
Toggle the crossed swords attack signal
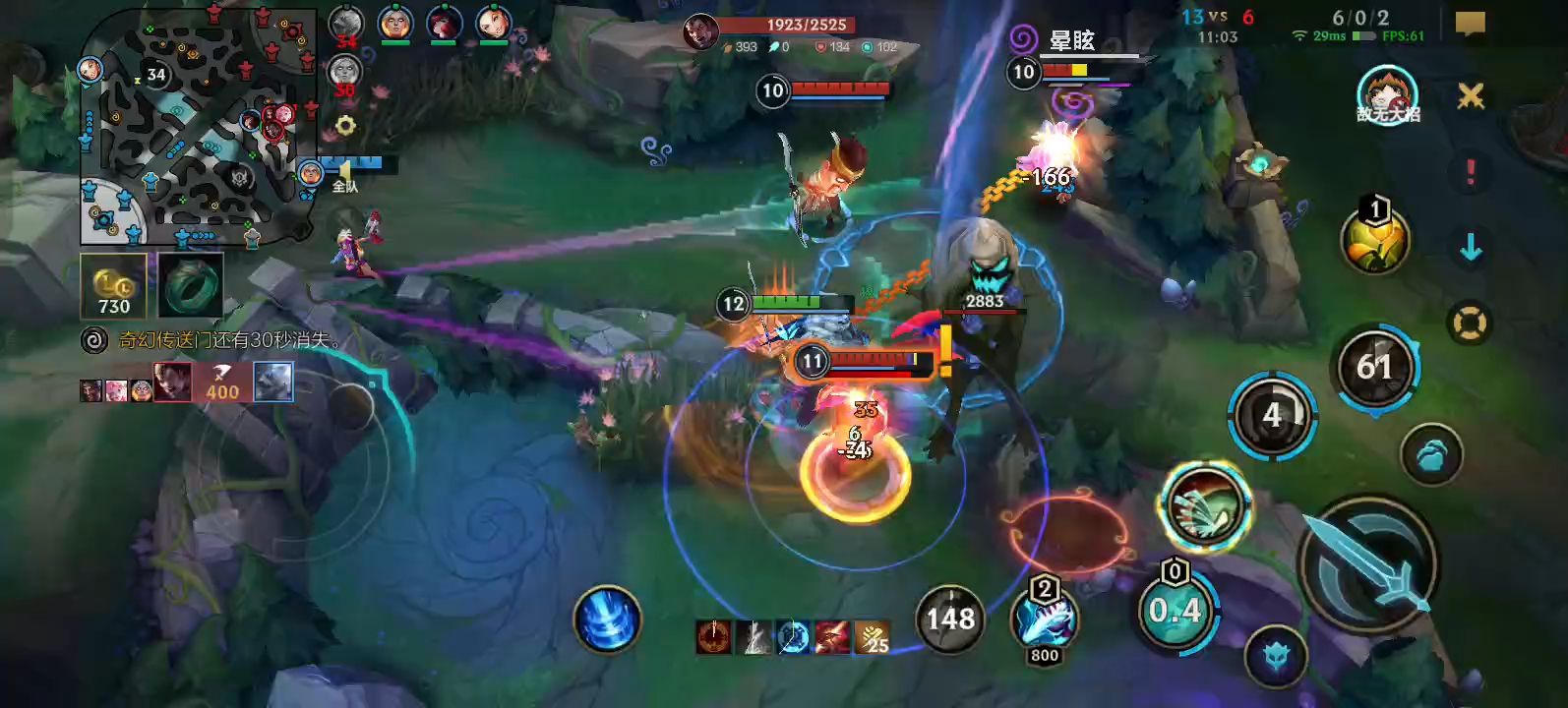click(1471, 95)
